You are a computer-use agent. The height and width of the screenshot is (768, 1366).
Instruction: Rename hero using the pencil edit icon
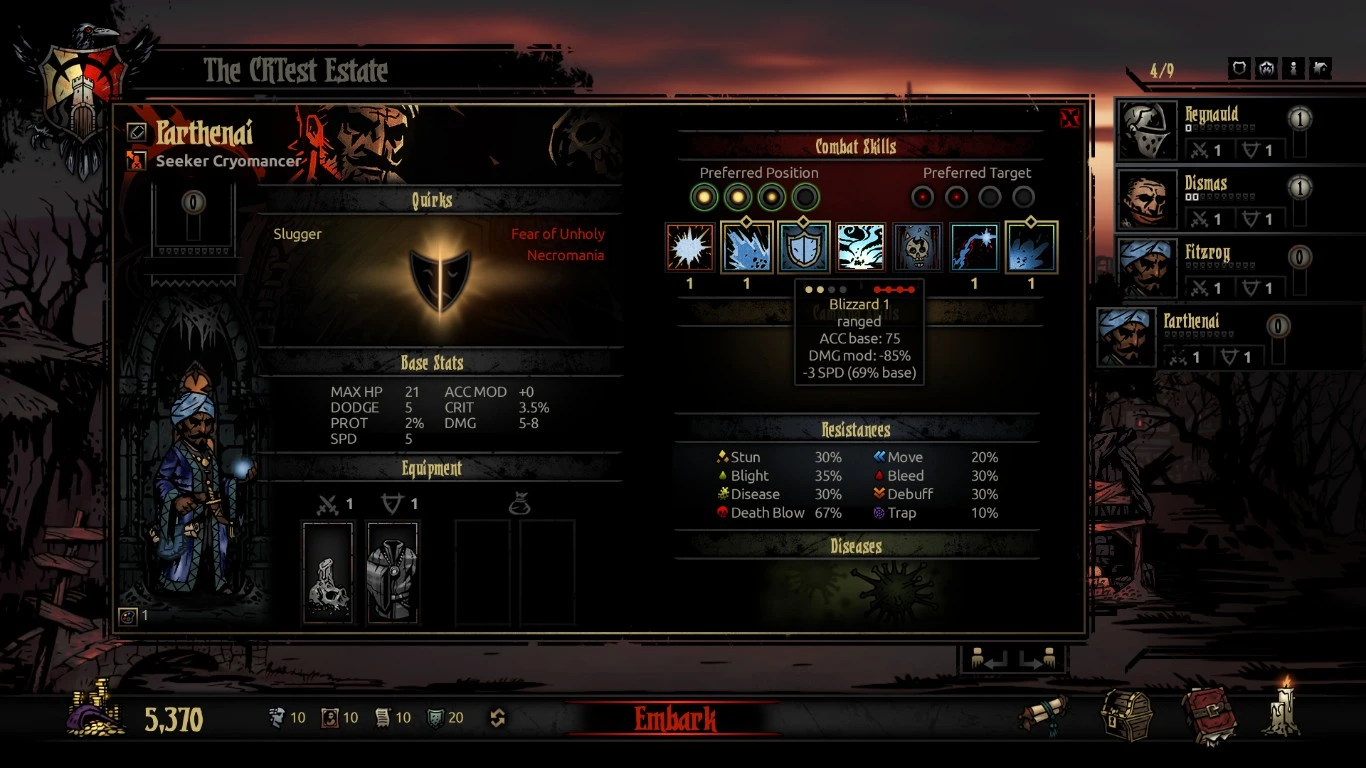(x=137, y=132)
